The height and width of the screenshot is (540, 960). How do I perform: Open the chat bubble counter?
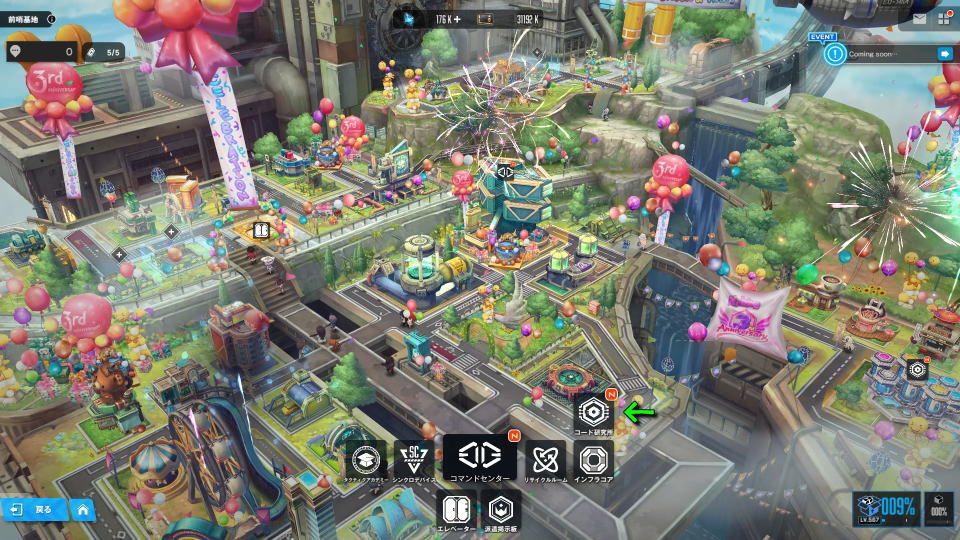pyautogui.click(x=41, y=52)
